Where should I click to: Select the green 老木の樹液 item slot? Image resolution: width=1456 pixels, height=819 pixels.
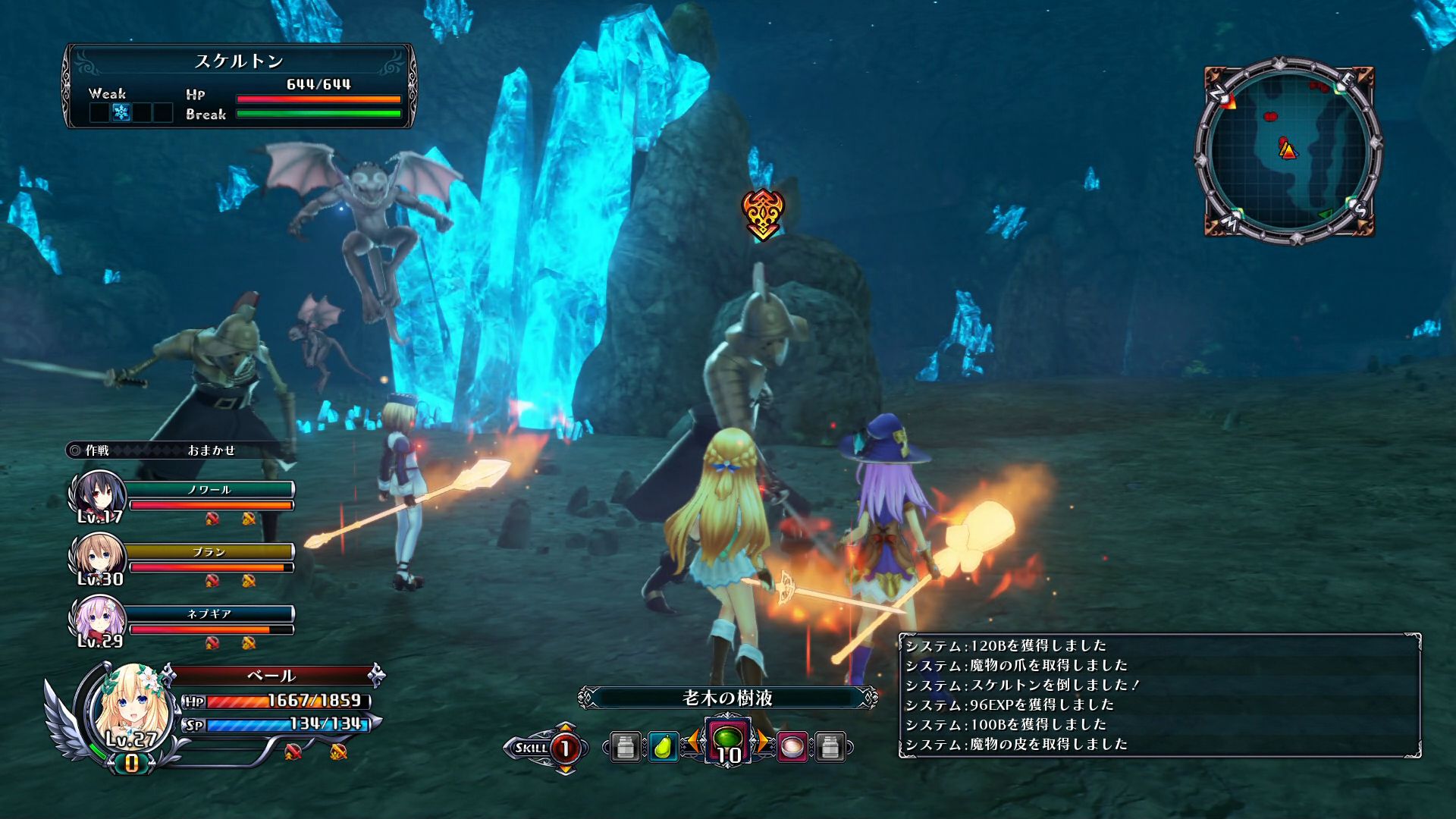pos(728,740)
